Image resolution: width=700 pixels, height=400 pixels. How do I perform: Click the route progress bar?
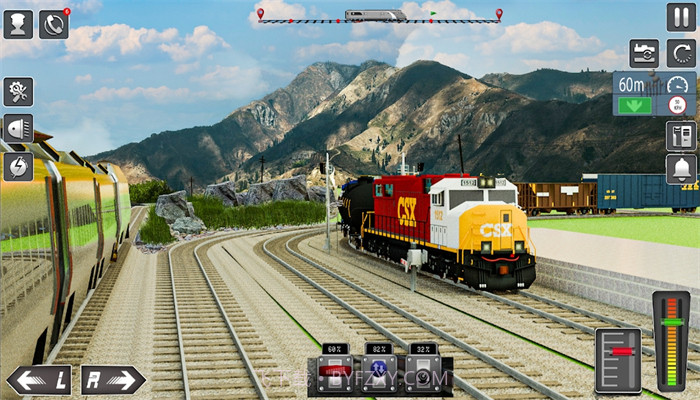tap(378, 17)
